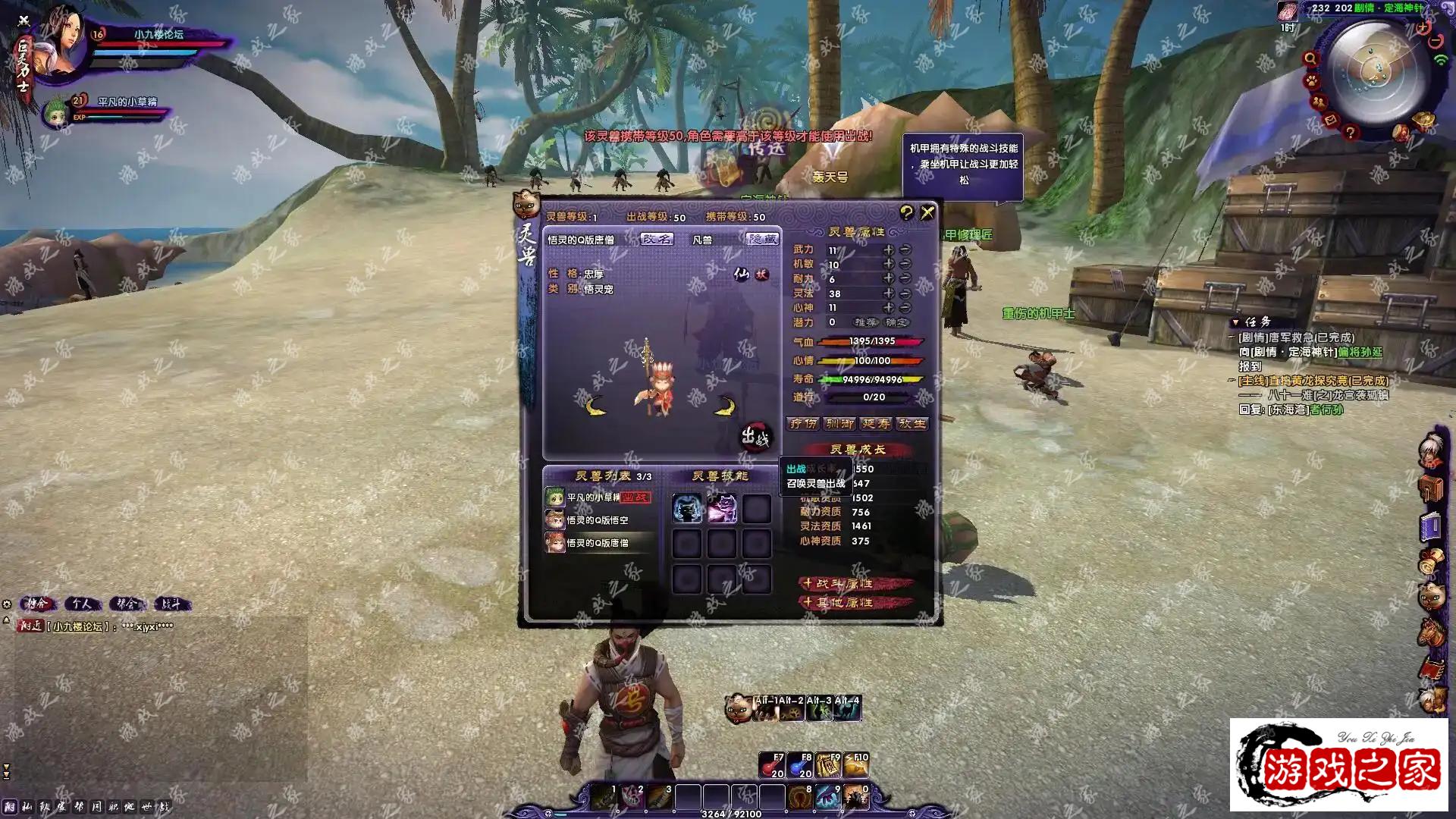Select 平凡的小草精 in the pet list
1456x819 pixels.
[x=594, y=497]
